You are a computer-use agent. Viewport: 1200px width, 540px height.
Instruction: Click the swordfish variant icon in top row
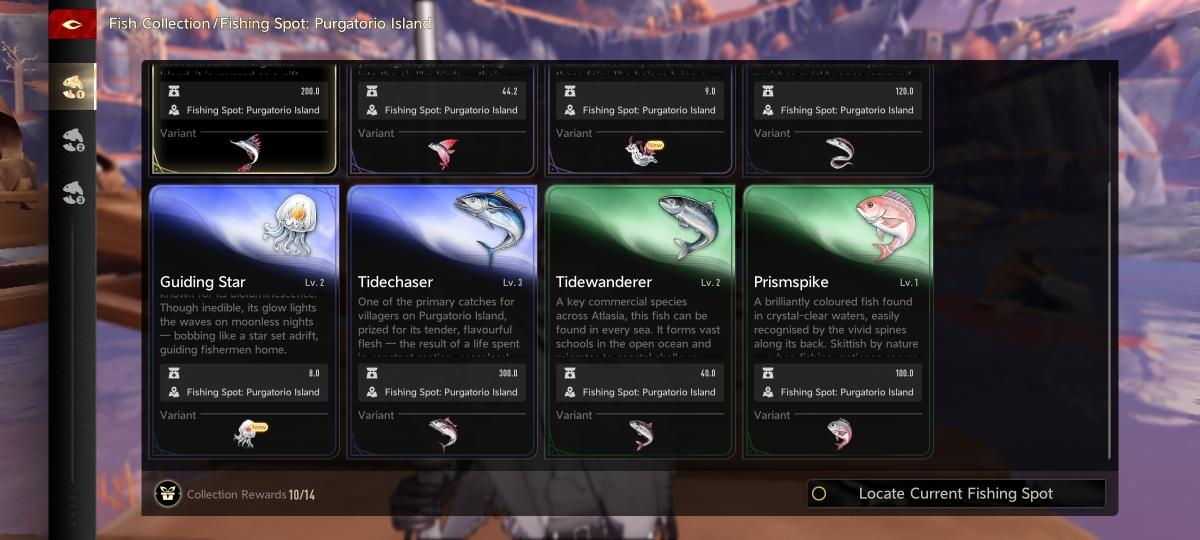(x=244, y=153)
